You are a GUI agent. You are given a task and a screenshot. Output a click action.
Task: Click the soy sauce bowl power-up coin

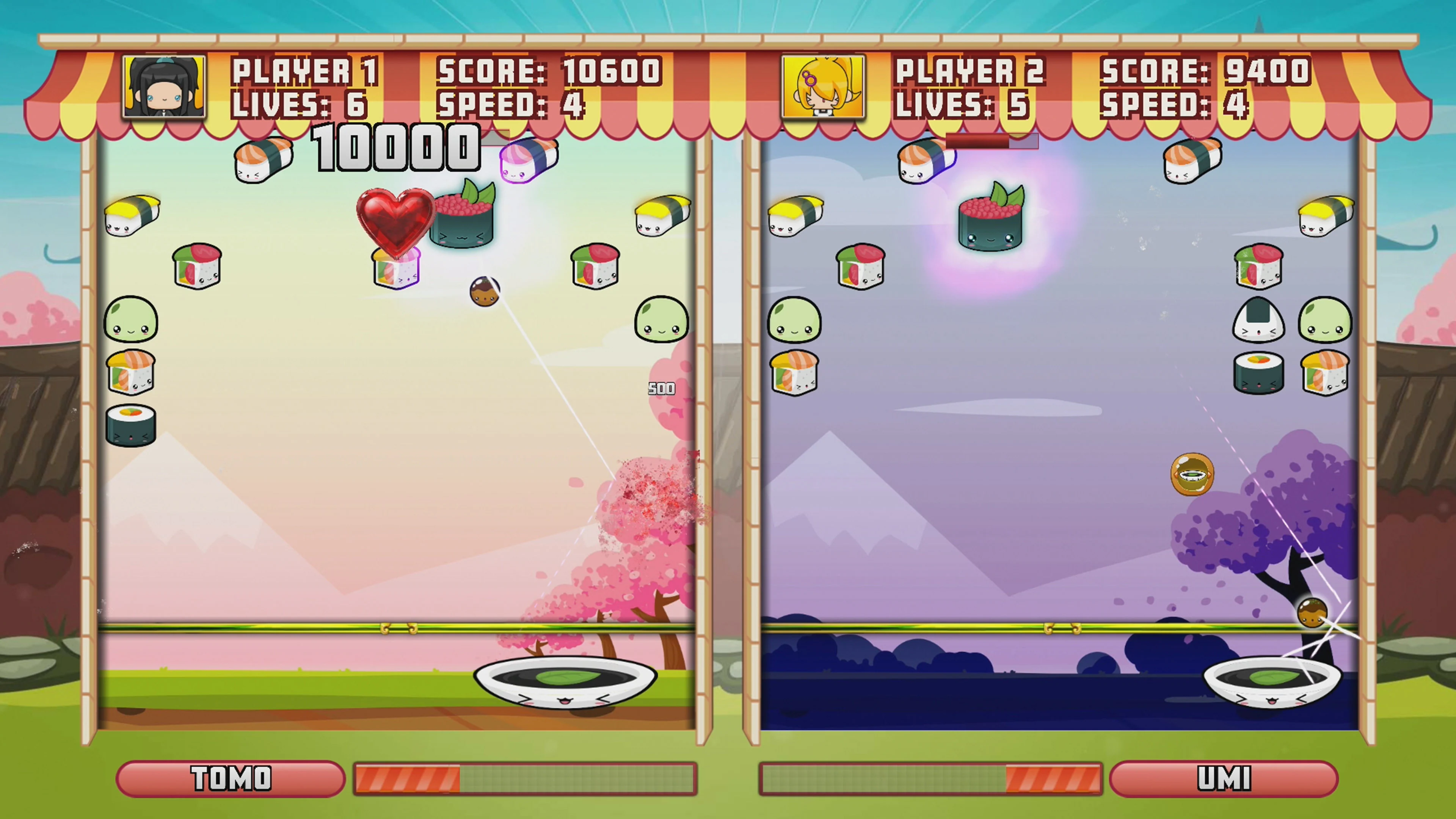pyautogui.click(x=1192, y=475)
